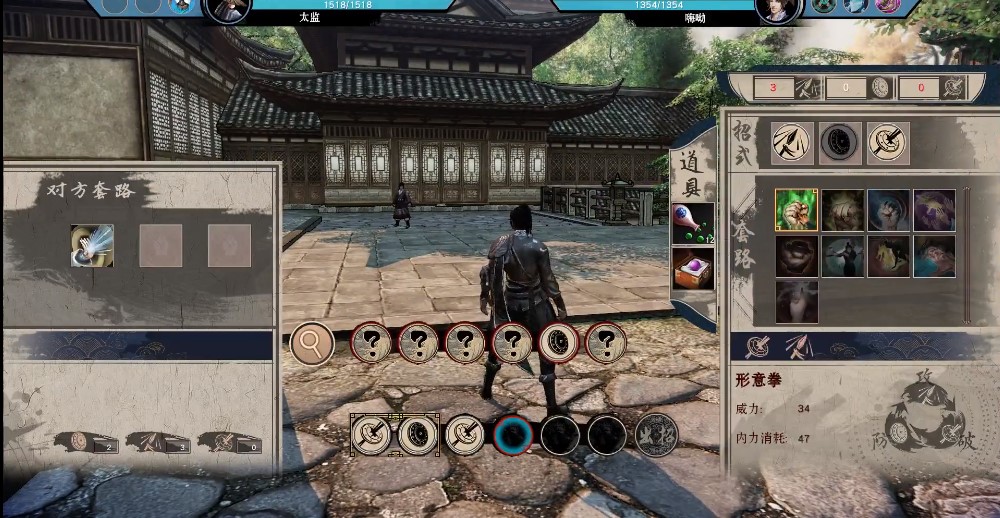Image resolution: width=1000 pixels, height=518 pixels.
Task: Select the standing martial artist skill icon
Action: click(843, 257)
